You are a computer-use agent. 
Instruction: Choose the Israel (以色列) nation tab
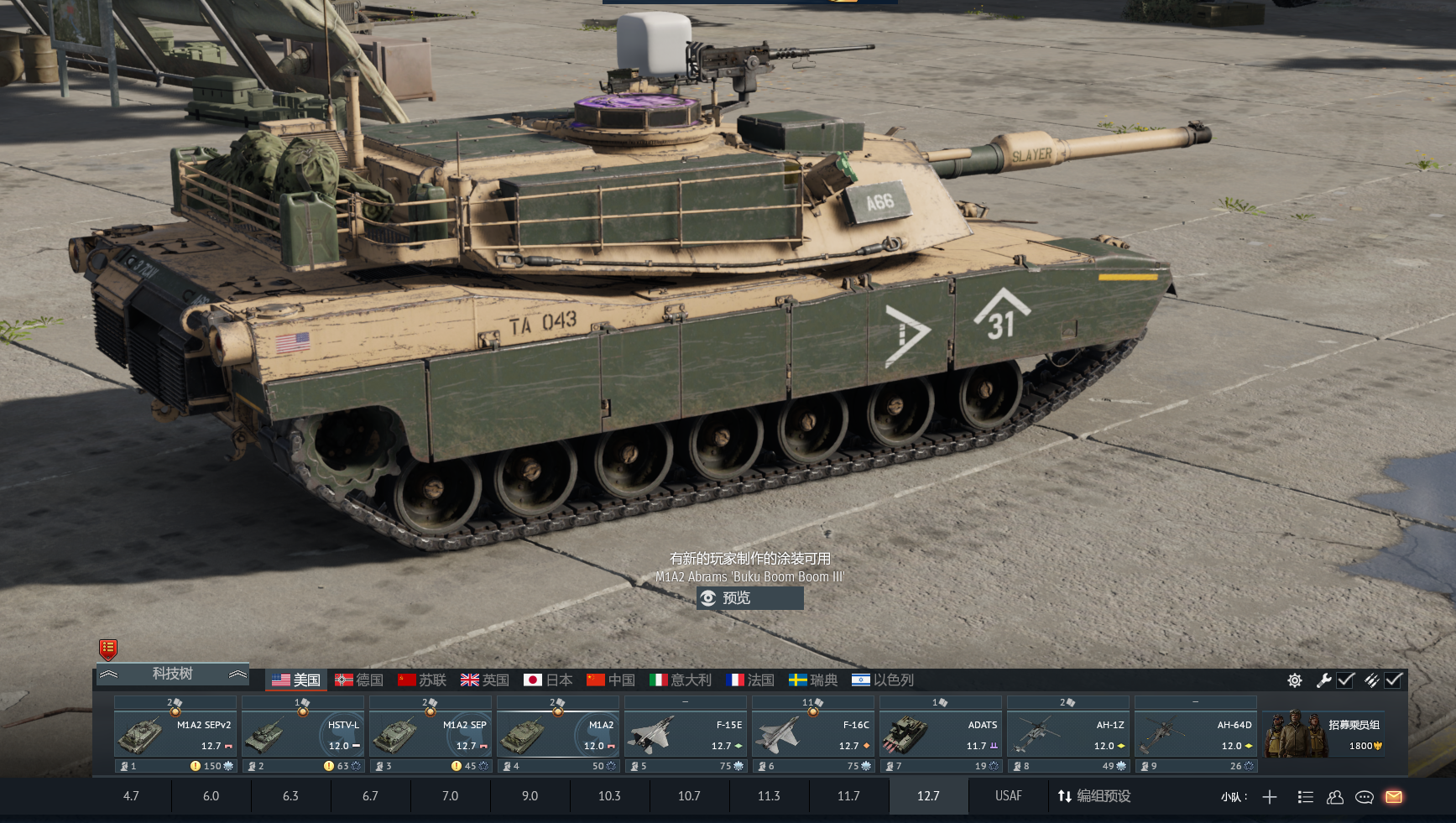coord(883,680)
